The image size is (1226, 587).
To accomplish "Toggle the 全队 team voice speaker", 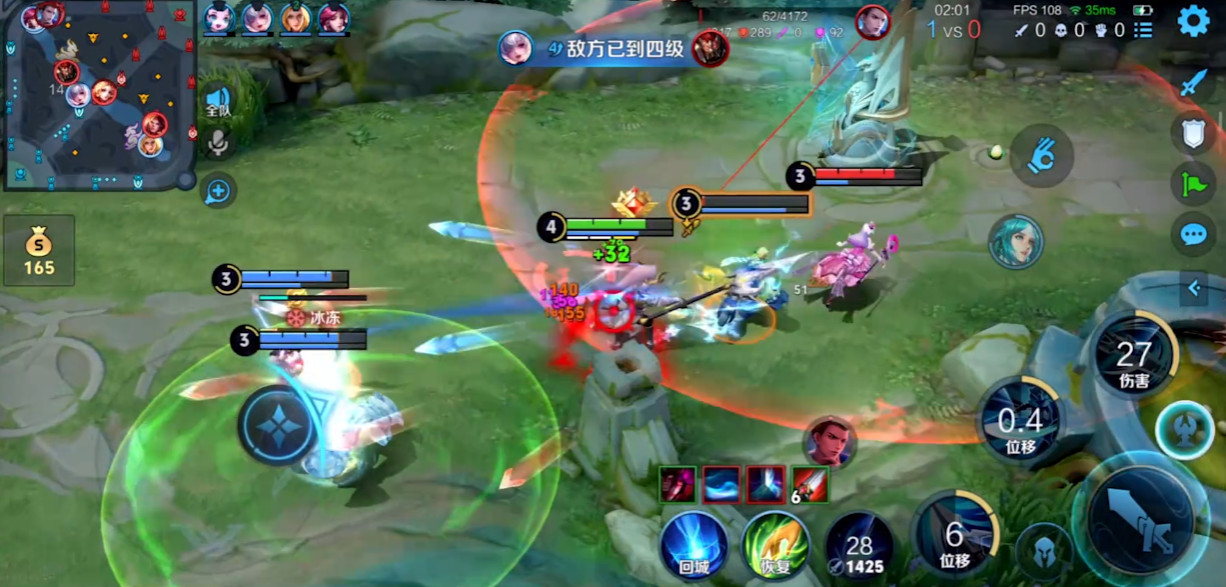I will [217, 102].
